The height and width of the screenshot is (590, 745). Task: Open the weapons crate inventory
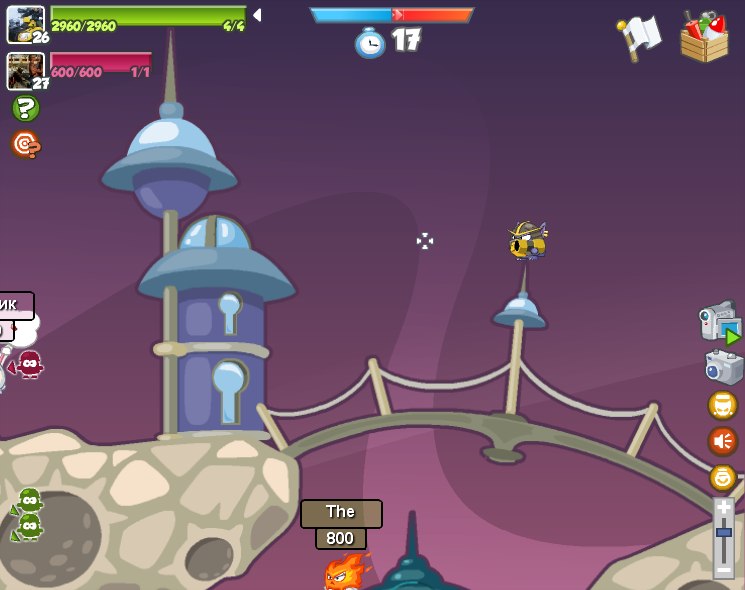(x=704, y=37)
